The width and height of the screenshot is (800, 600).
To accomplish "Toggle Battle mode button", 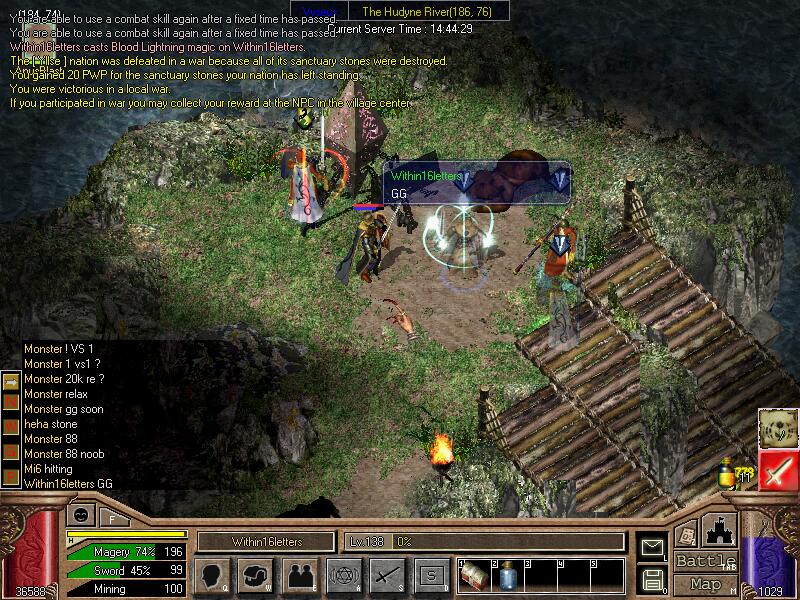I will click(706, 560).
